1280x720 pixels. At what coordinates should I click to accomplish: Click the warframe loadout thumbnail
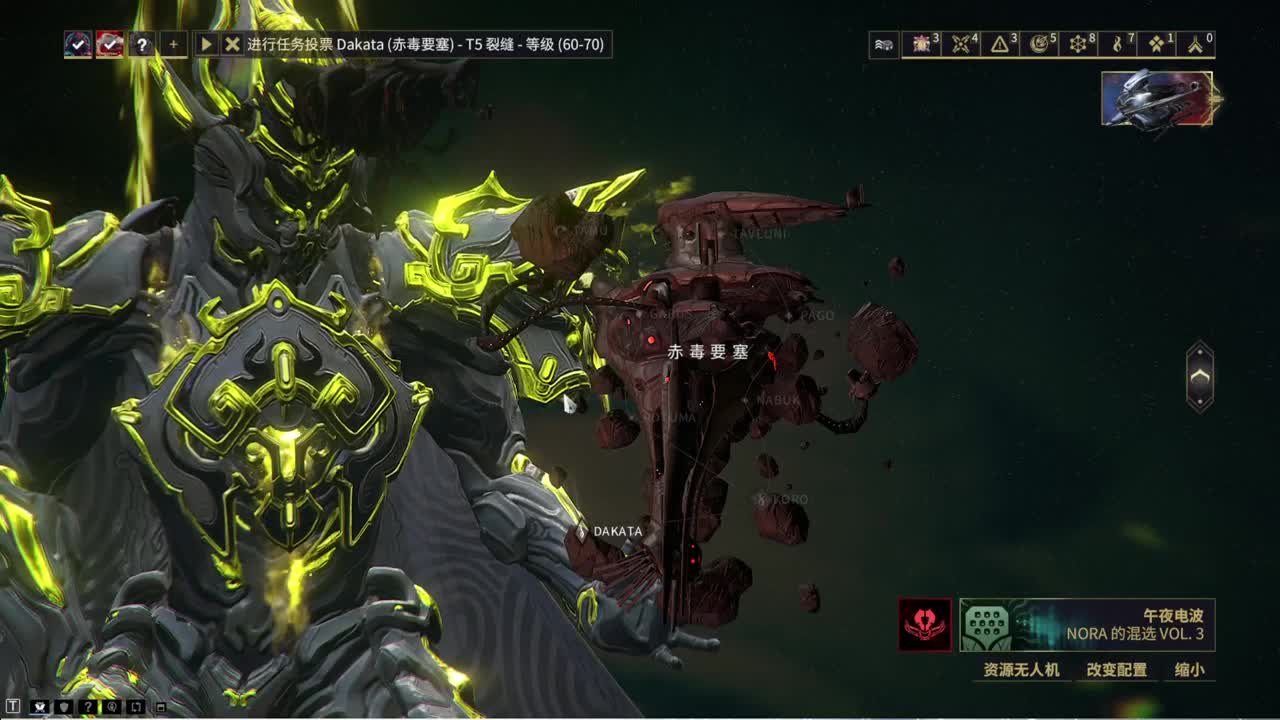(x=1158, y=99)
